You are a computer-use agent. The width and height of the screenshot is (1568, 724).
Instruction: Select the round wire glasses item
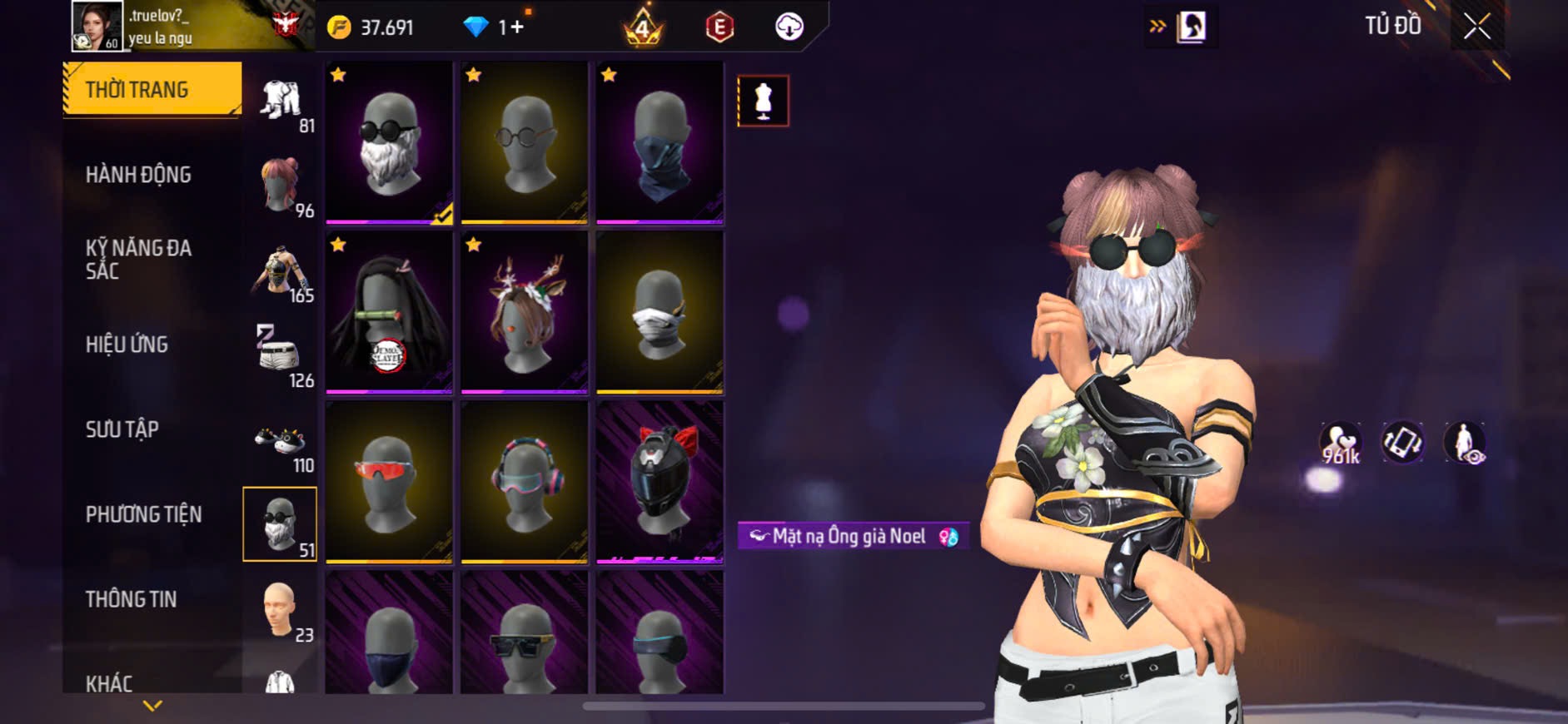[525, 142]
